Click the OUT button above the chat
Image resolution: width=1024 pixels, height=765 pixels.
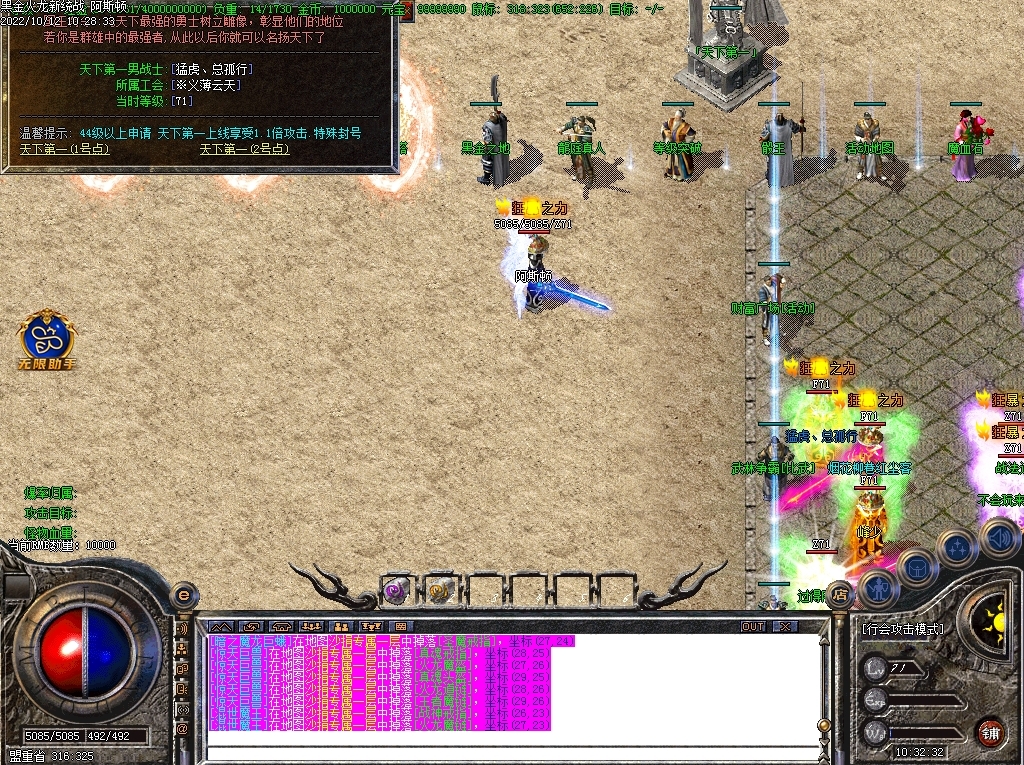pyautogui.click(x=753, y=627)
